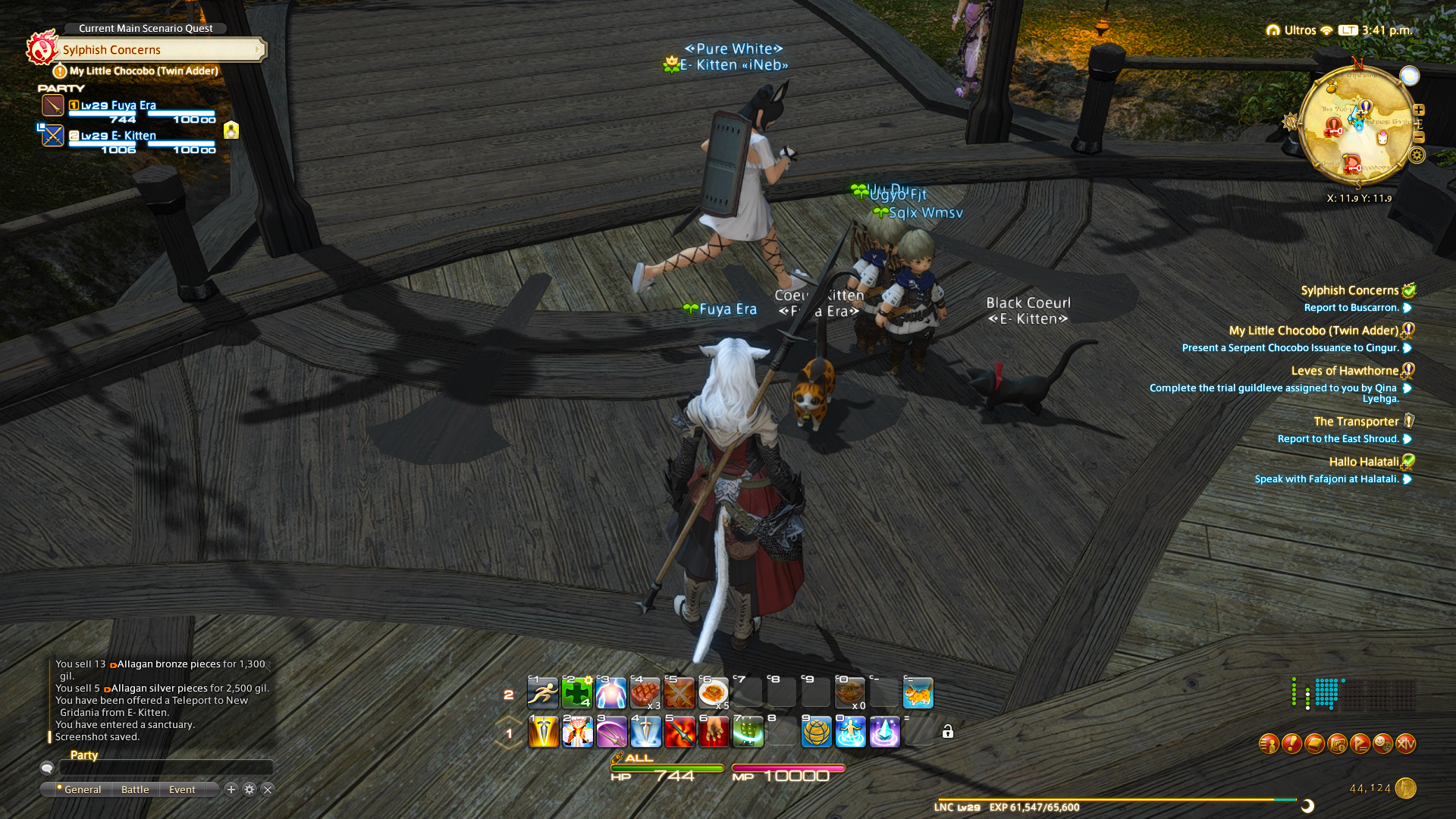This screenshot has height=819, width=1456.
Task: Open the Character main menu icon
Action: click(1269, 744)
